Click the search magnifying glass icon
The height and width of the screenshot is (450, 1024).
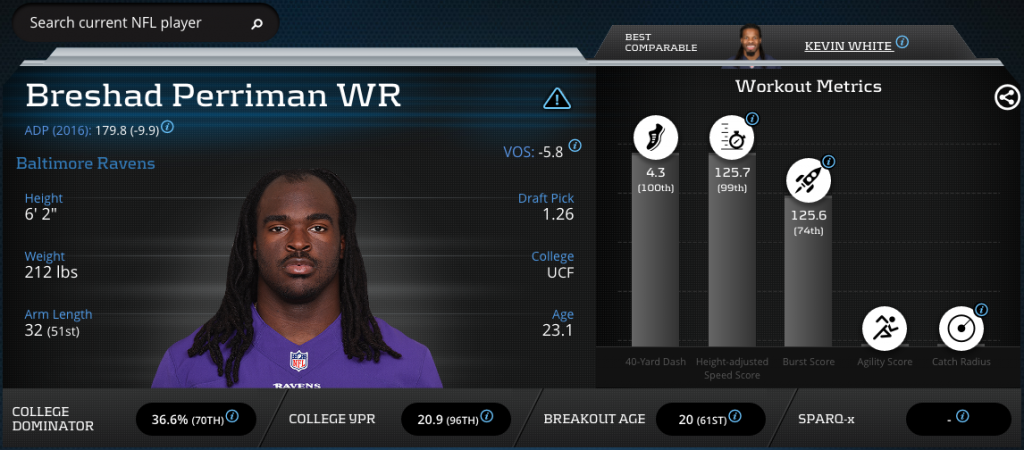click(257, 23)
